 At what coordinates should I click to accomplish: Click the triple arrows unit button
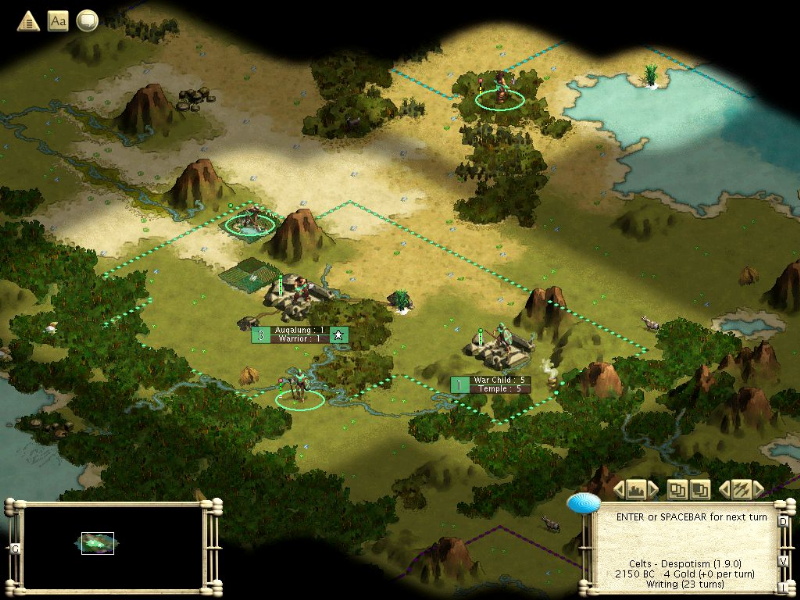pyautogui.click(x=741, y=489)
